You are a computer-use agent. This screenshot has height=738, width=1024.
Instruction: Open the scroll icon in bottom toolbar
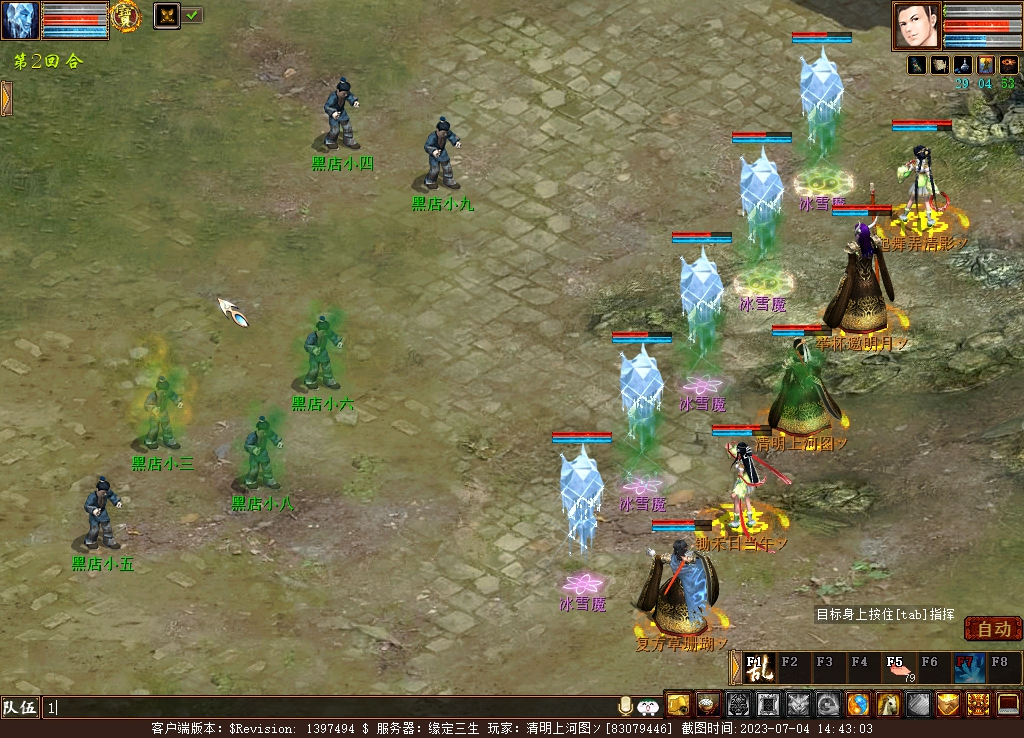pos(678,704)
